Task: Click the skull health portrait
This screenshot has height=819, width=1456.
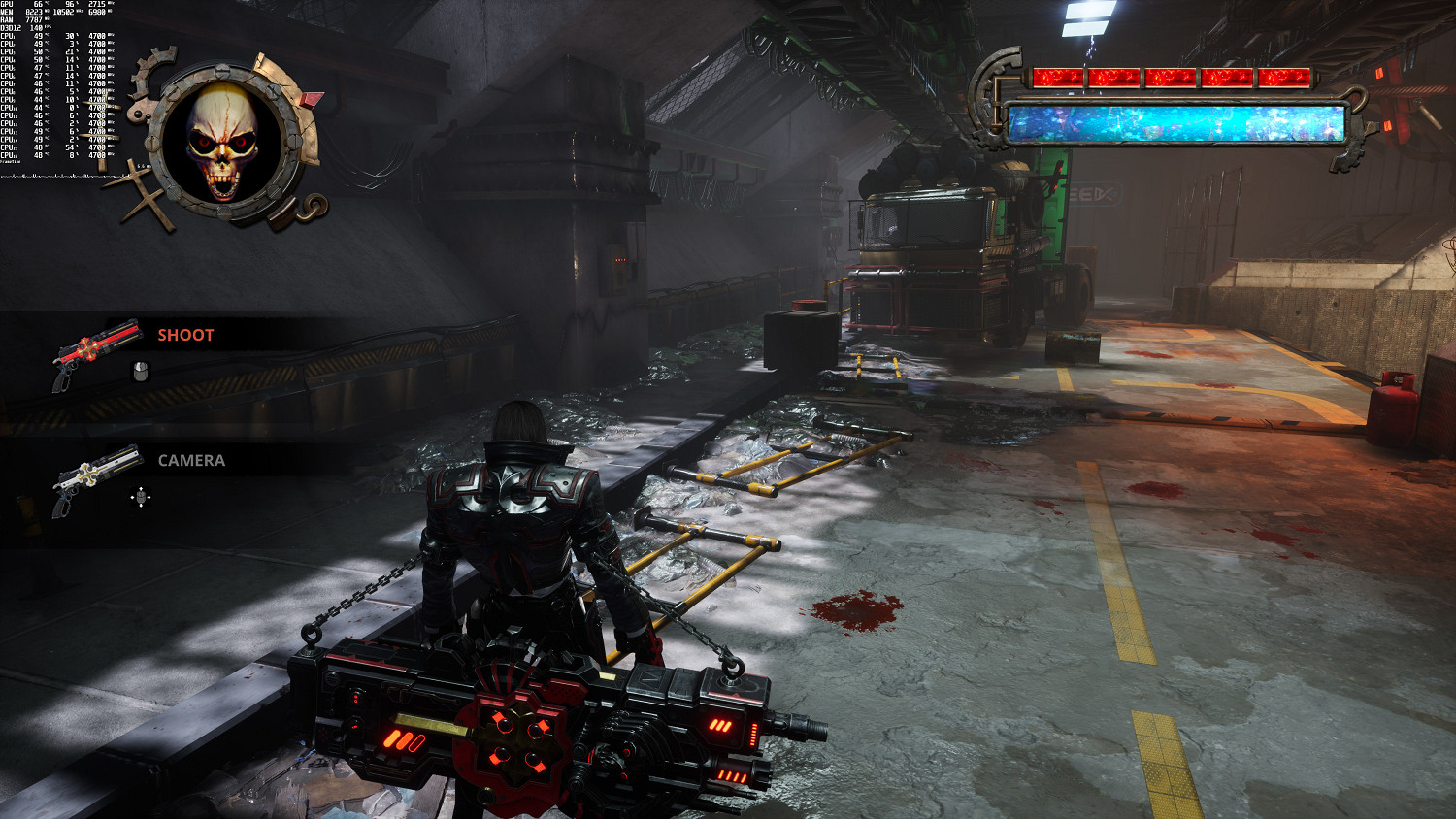Action: 225,141
